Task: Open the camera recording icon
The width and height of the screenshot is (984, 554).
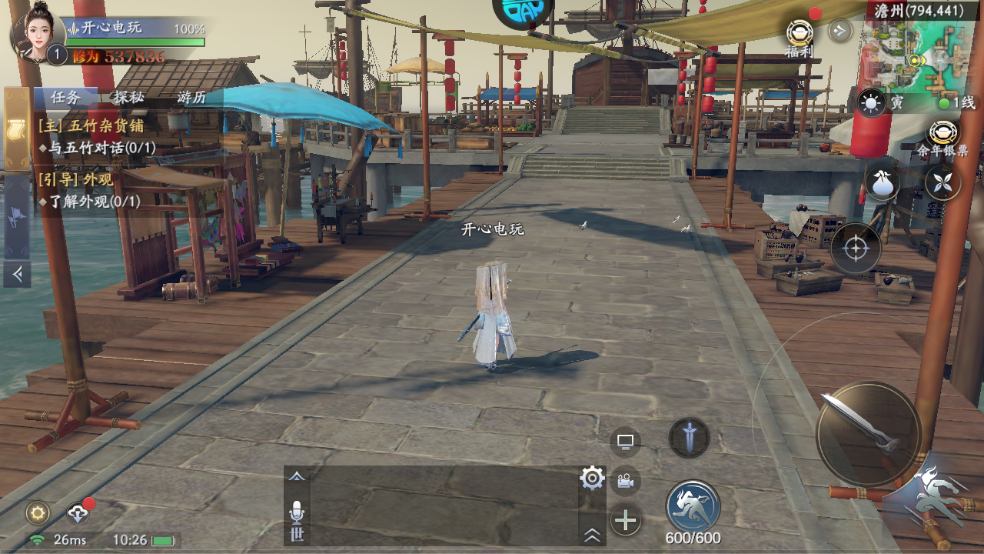Action: click(x=626, y=481)
